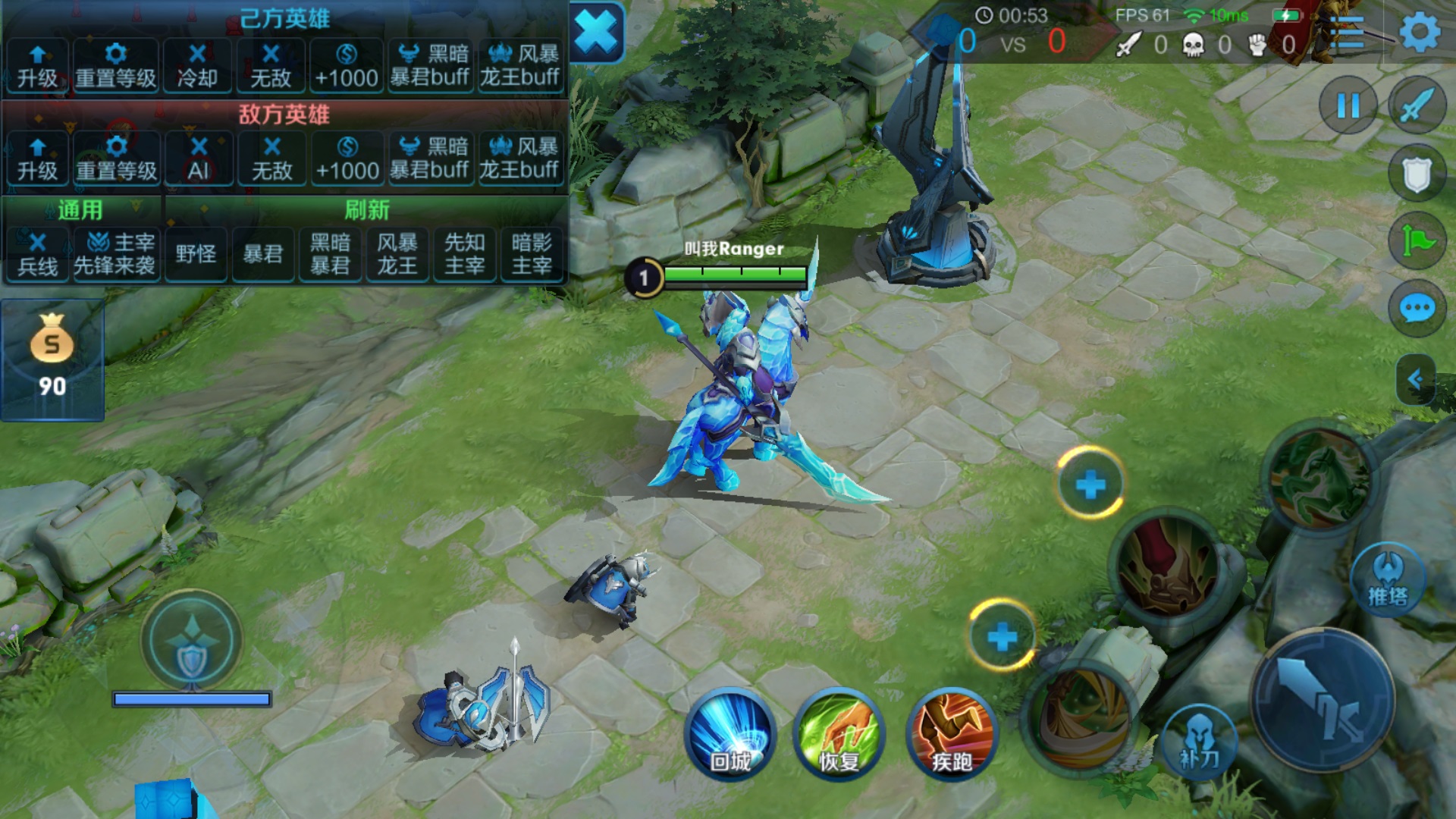Spawn 野怪 jungle monsters
1456x819 pixels.
(196, 254)
